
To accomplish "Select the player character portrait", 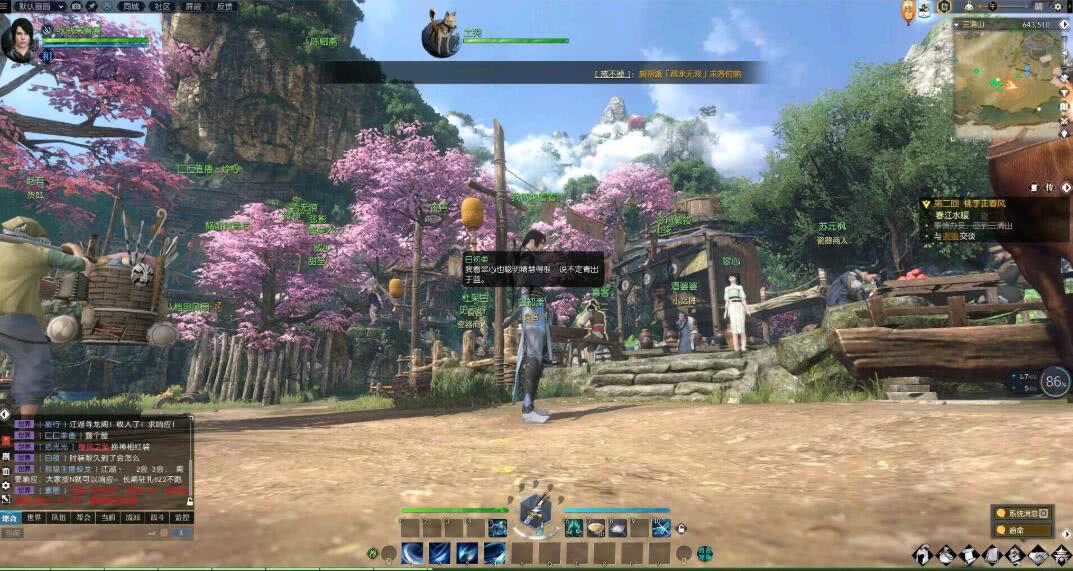I will (18, 40).
